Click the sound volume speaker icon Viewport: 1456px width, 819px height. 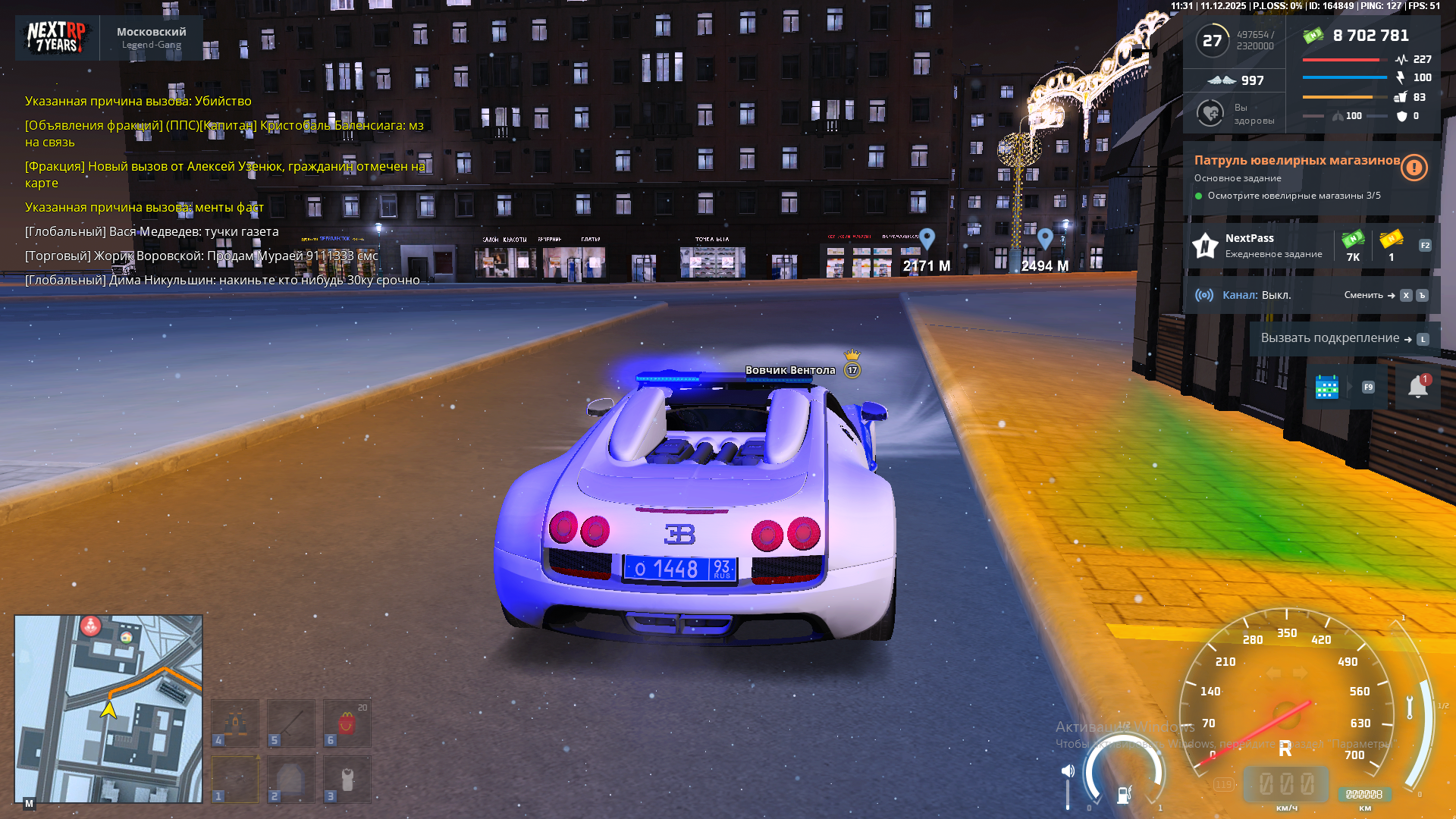pyautogui.click(x=1068, y=771)
